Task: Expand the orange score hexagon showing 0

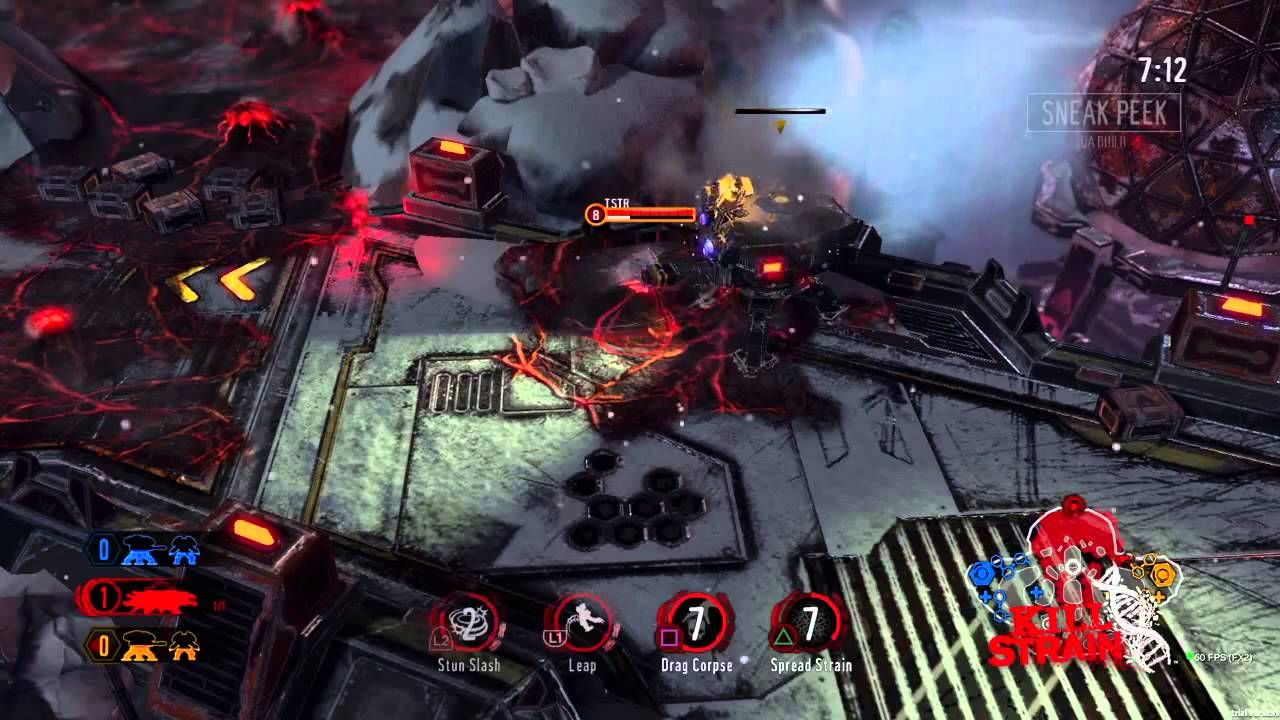Action: [103, 645]
